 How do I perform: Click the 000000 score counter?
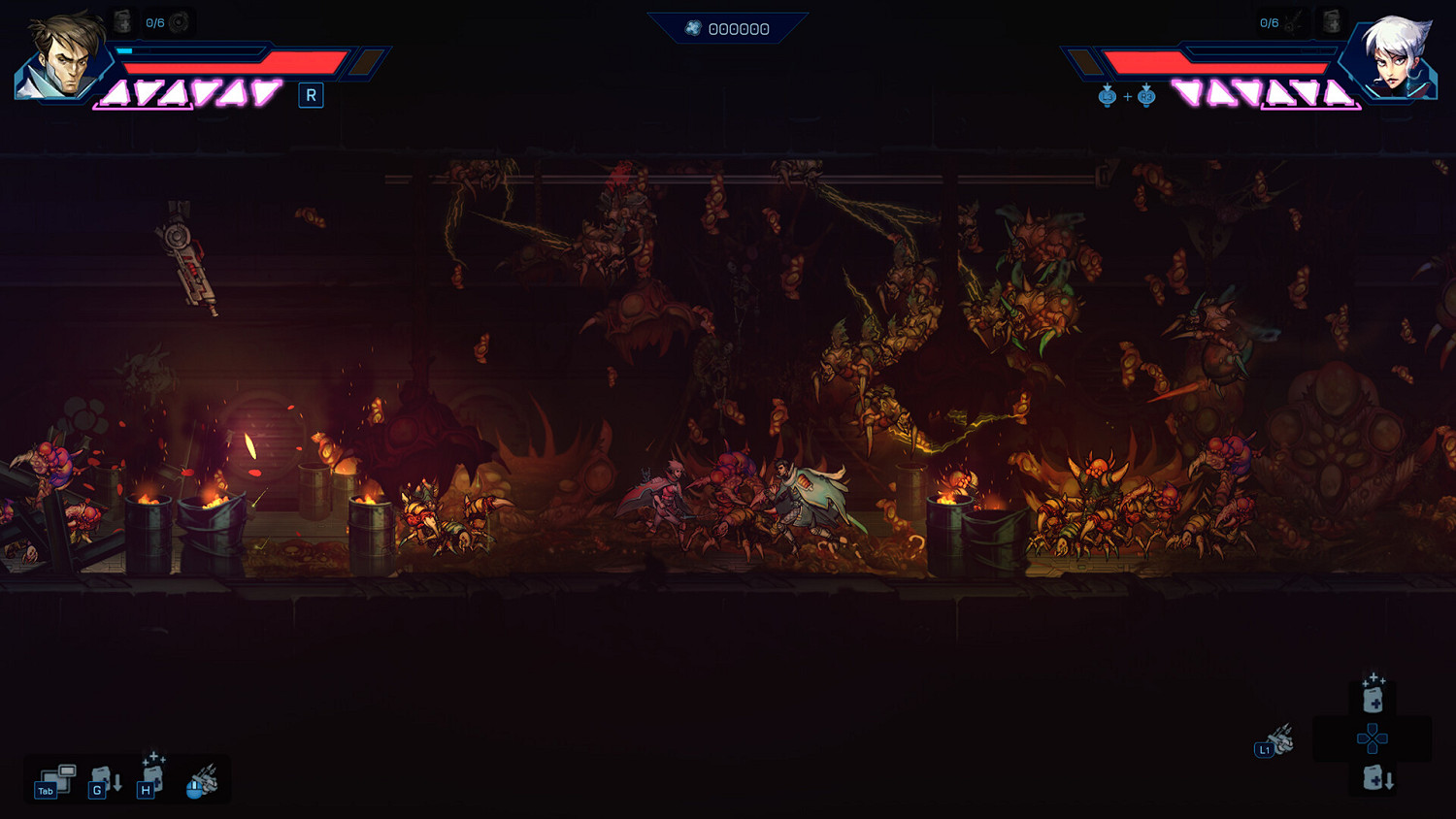[x=740, y=28]
